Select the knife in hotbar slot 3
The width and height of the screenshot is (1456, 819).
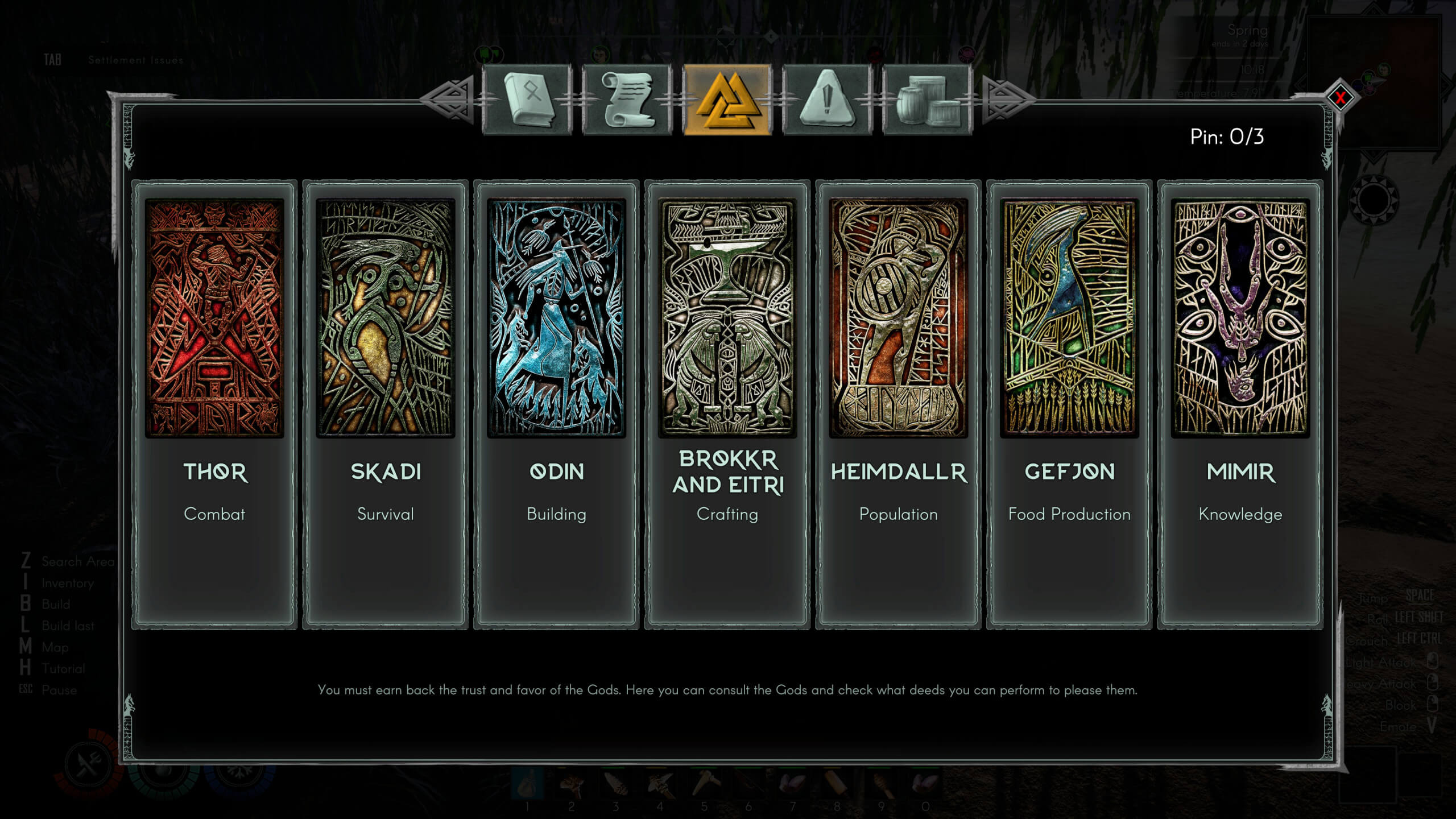(x=616, y=784)
